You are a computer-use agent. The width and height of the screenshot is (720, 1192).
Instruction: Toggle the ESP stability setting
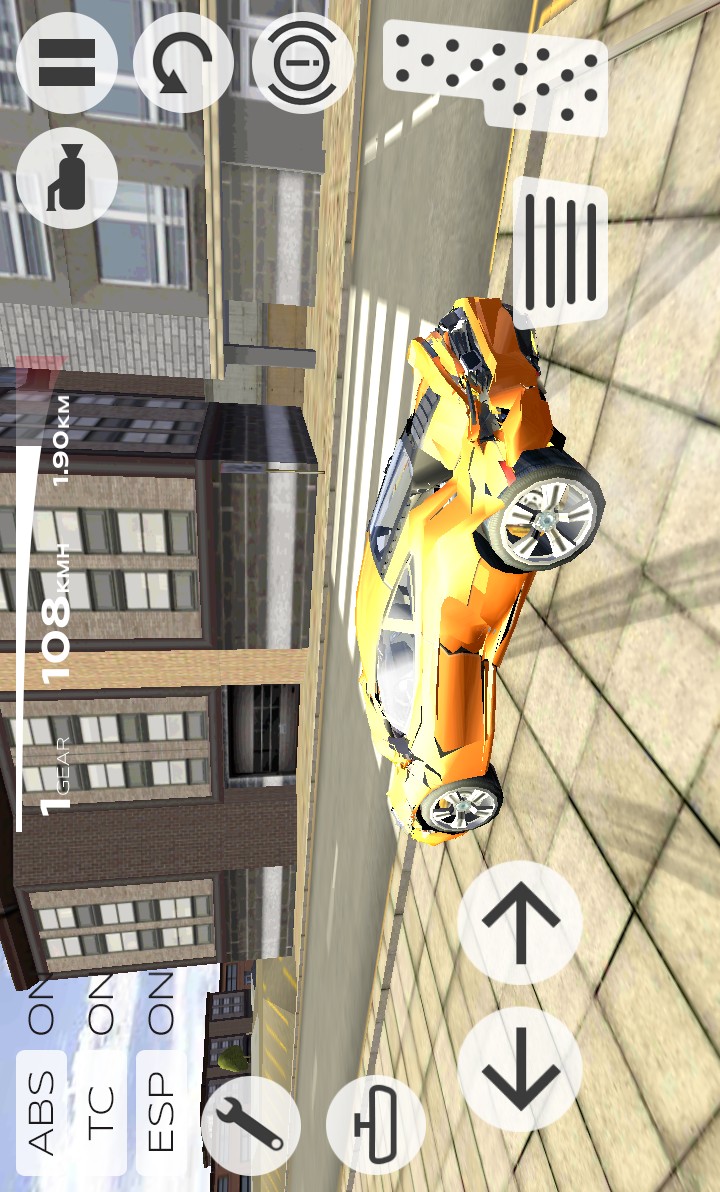[x=160, y=1111]
